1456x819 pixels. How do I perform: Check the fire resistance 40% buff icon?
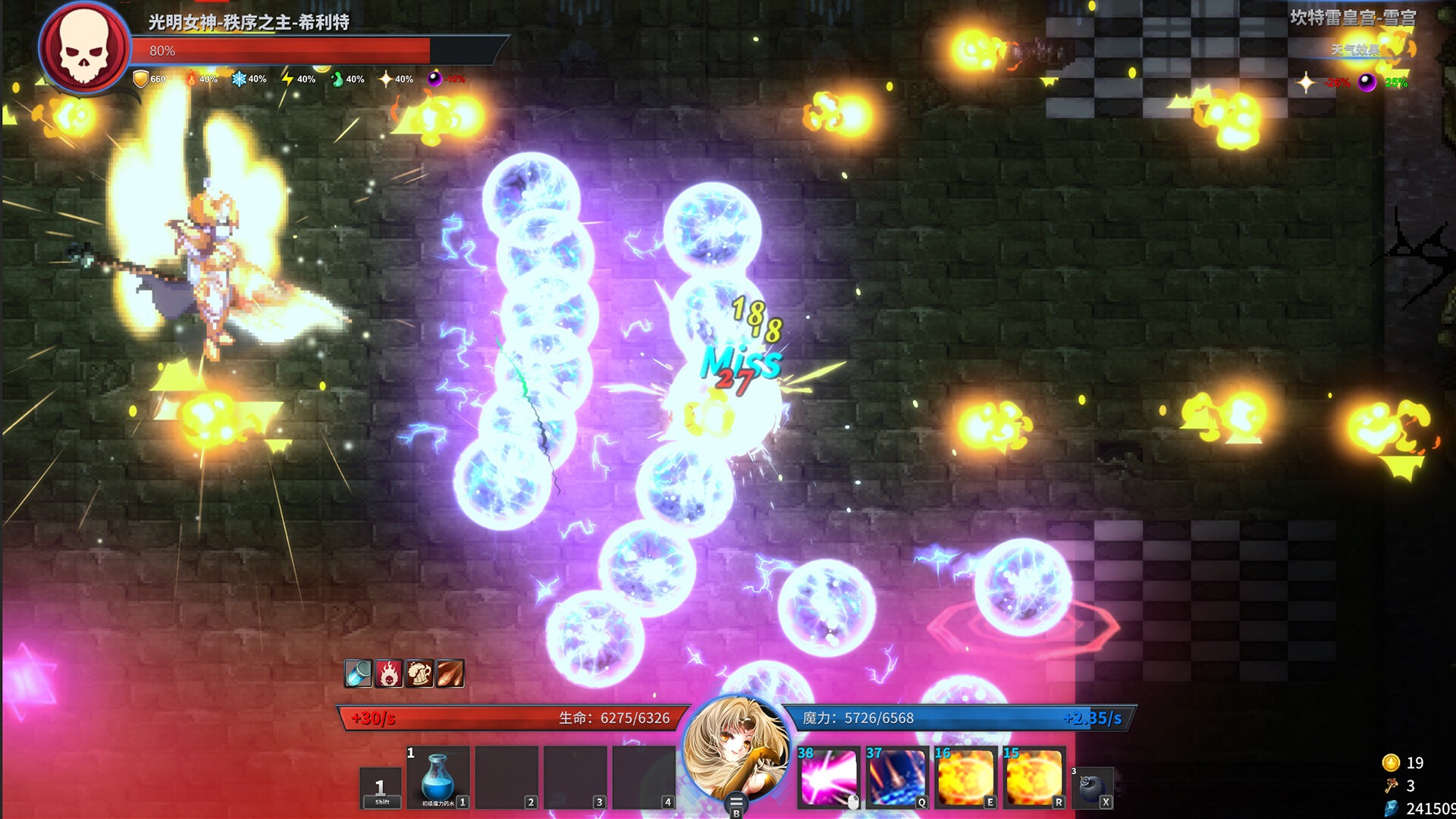click(193, 78)
